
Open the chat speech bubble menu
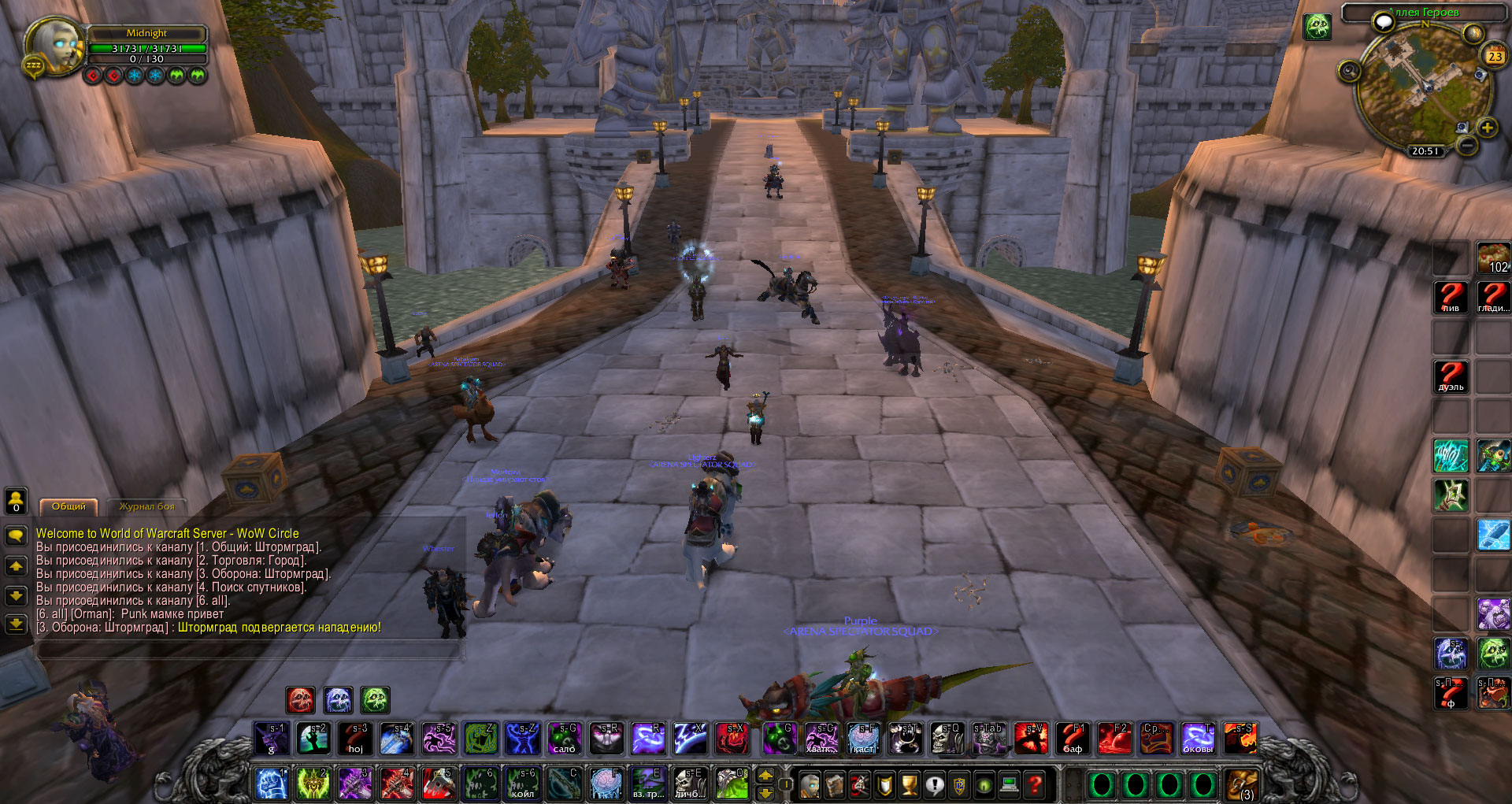16,536
